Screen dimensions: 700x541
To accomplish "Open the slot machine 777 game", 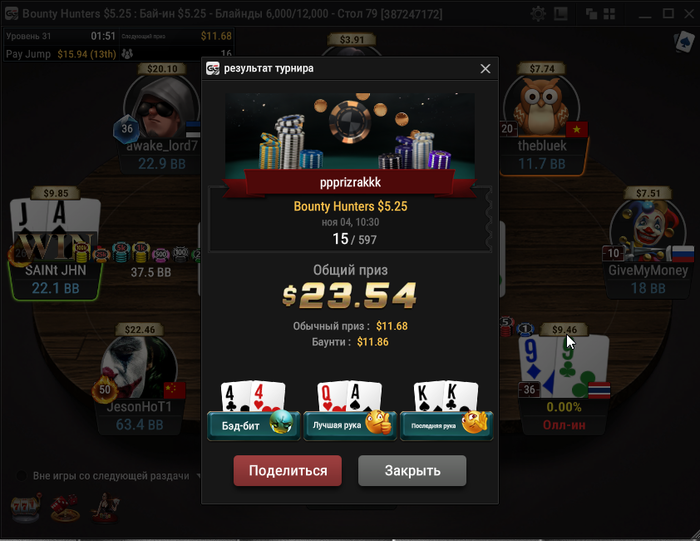I will [23, 508].
